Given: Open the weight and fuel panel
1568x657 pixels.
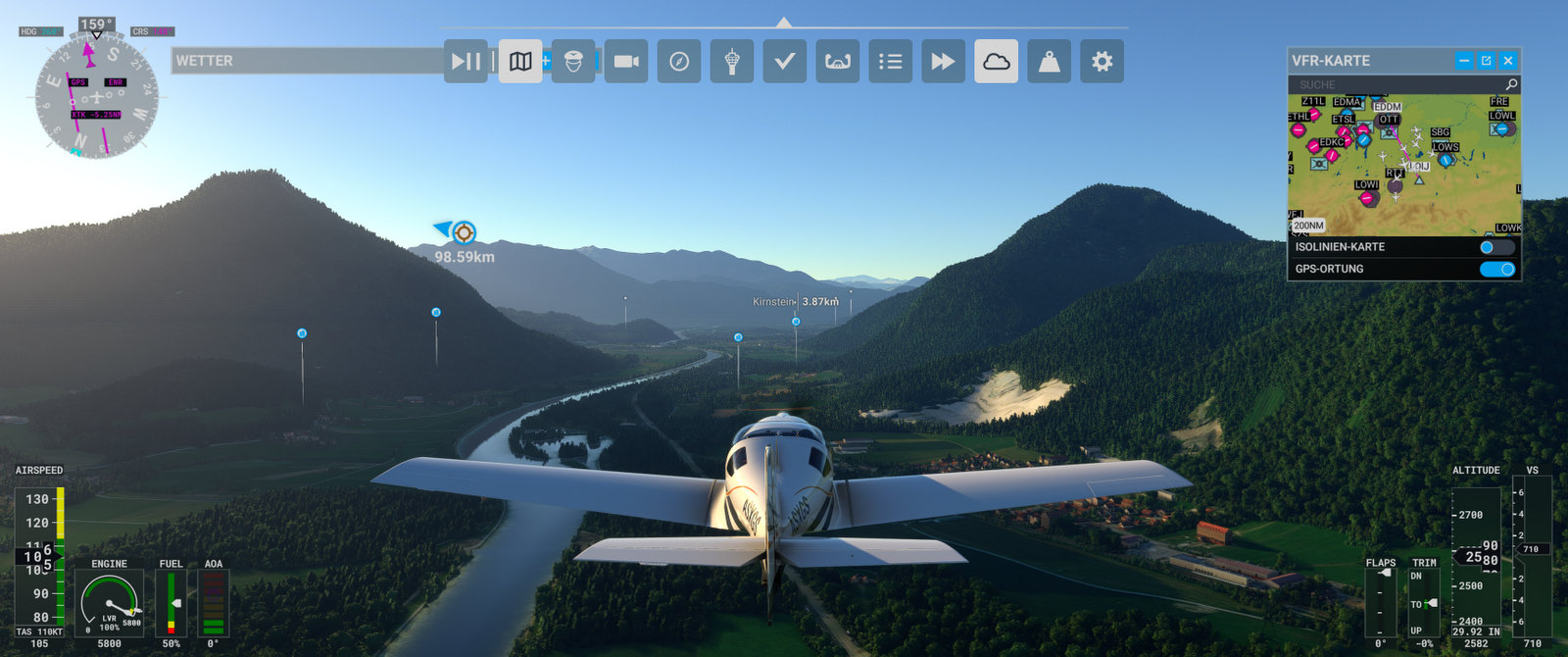Looking at the screenshot, I should pyautogui.click(x=1050, y=61).
